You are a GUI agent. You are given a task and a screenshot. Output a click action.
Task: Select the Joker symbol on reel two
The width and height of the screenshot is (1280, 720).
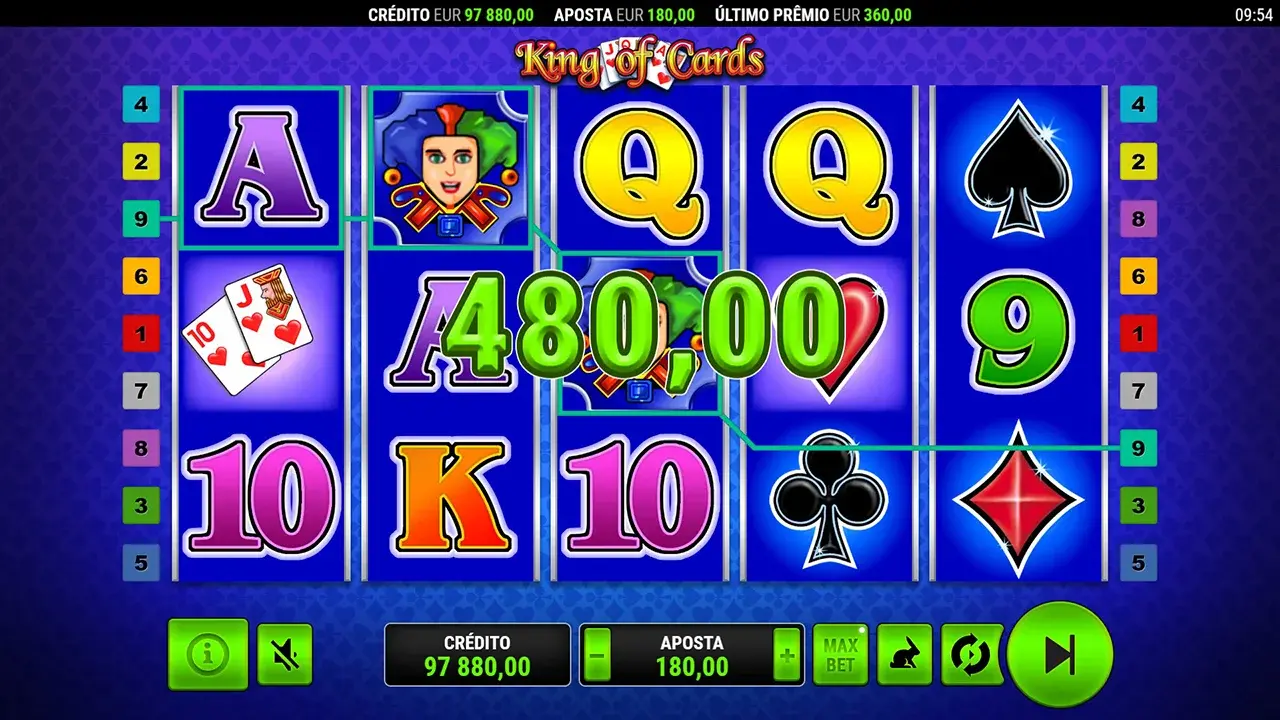point(449,167)
